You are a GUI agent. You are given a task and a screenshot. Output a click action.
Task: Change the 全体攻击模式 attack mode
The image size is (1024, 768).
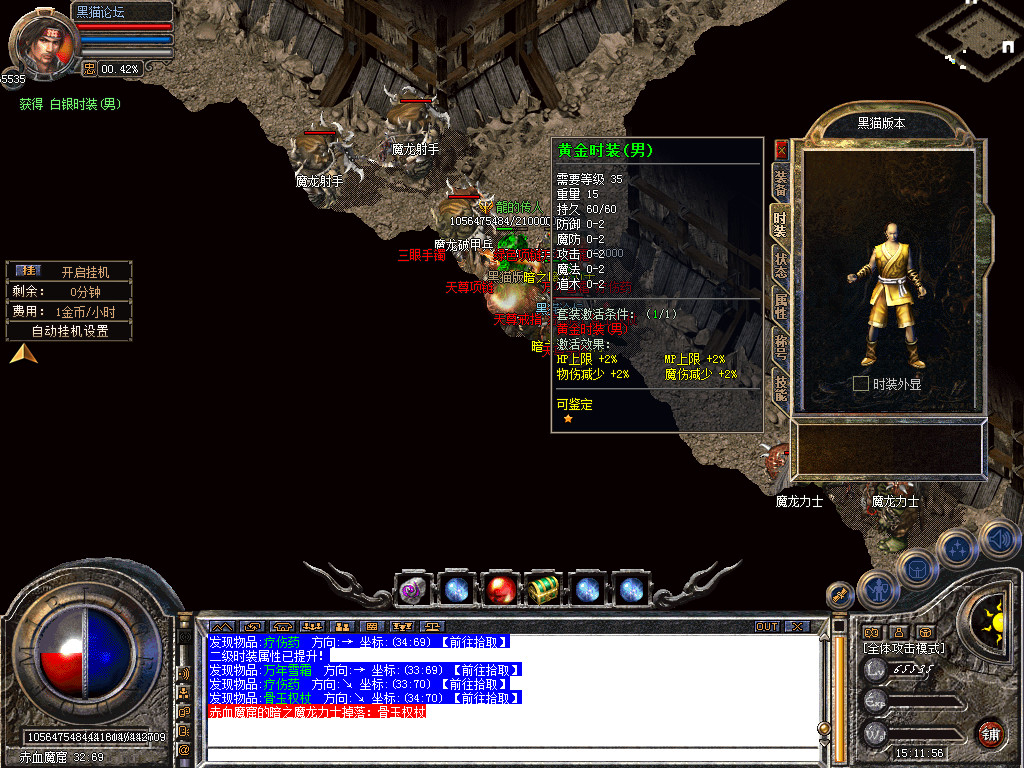[x=901, y=648]
